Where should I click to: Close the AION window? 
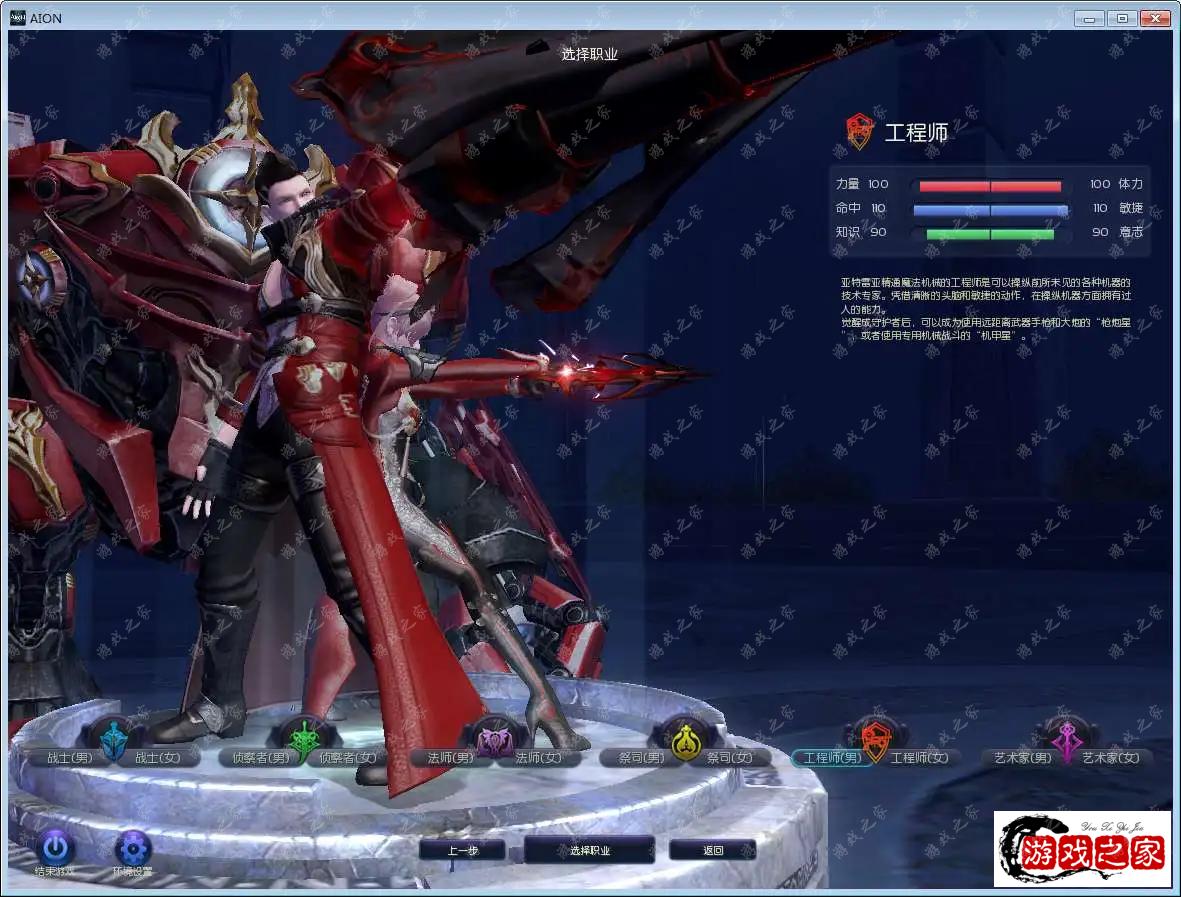tap(1155, 18)
